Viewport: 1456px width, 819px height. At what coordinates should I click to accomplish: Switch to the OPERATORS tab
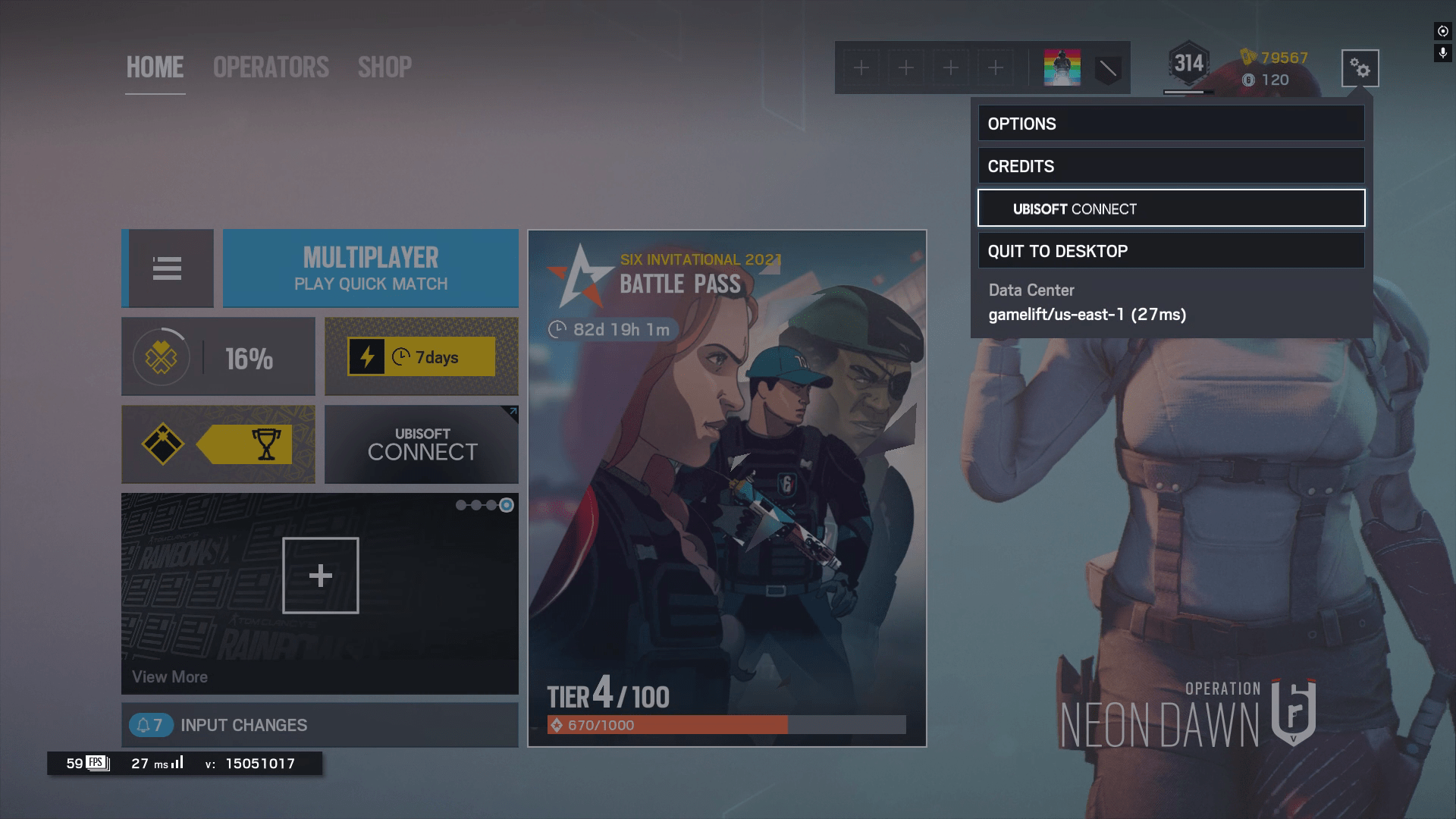pyautogui.click(x=270, y=67)
